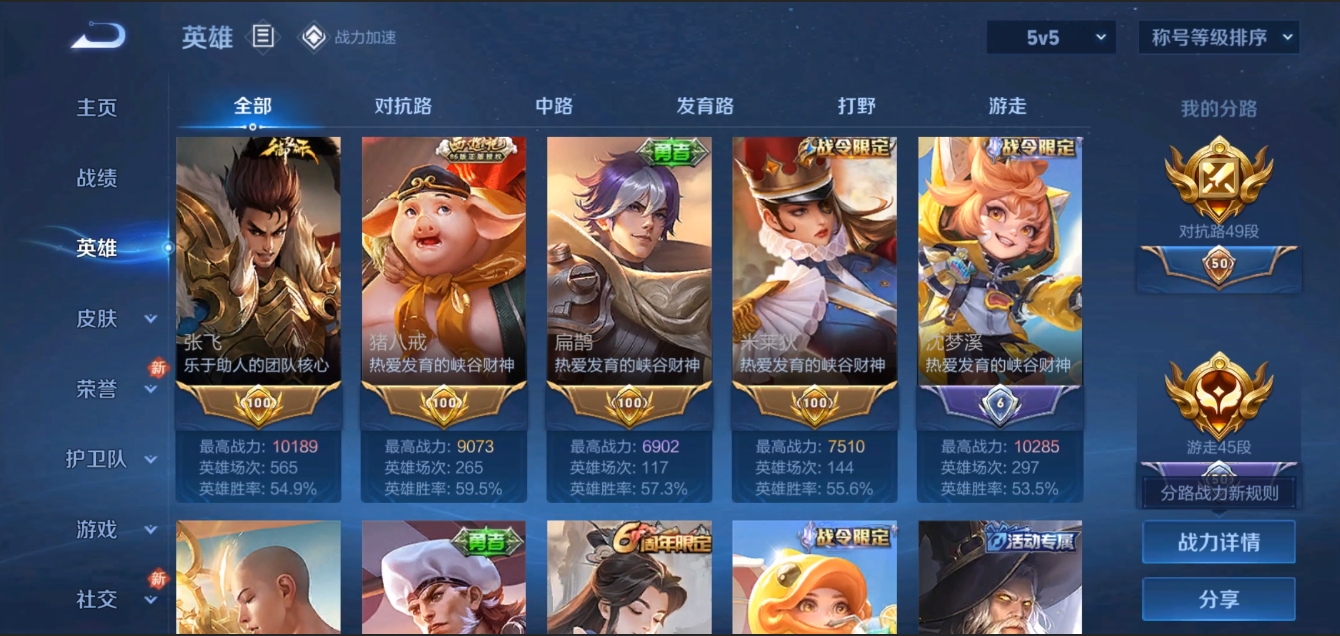Screen dimensions: 1340x636
Task: Expand the 社交 sidebar menu
Action: (110, 599)
